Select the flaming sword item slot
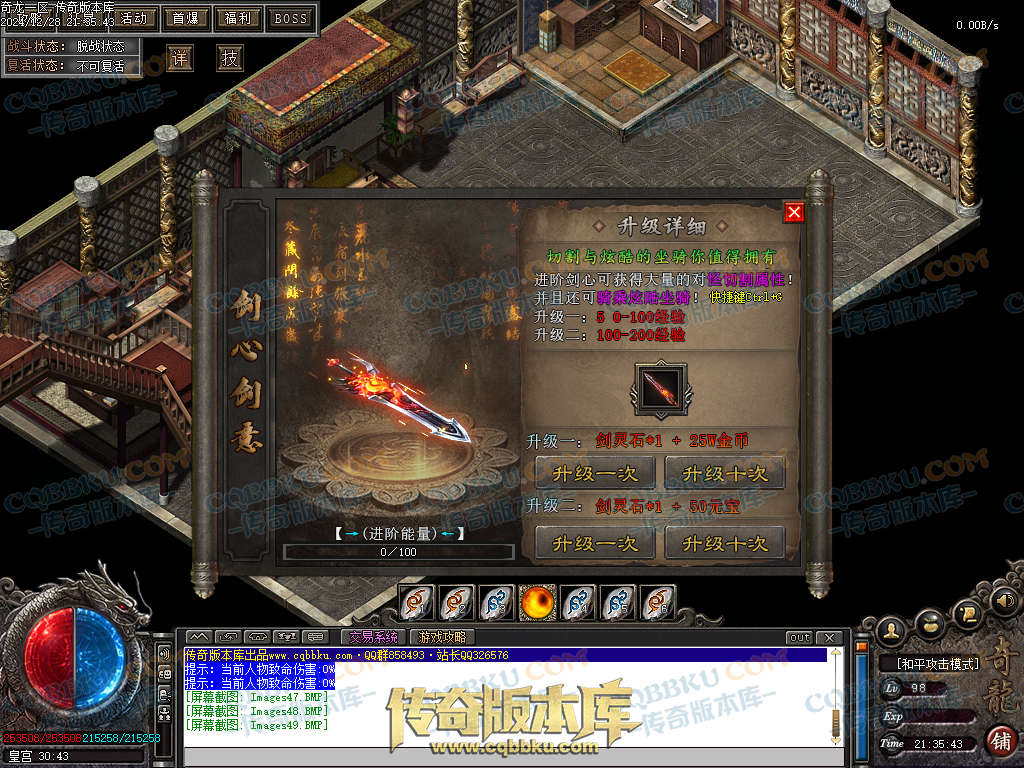Viewport: 1024px width, 768px height. click(661, 388)
